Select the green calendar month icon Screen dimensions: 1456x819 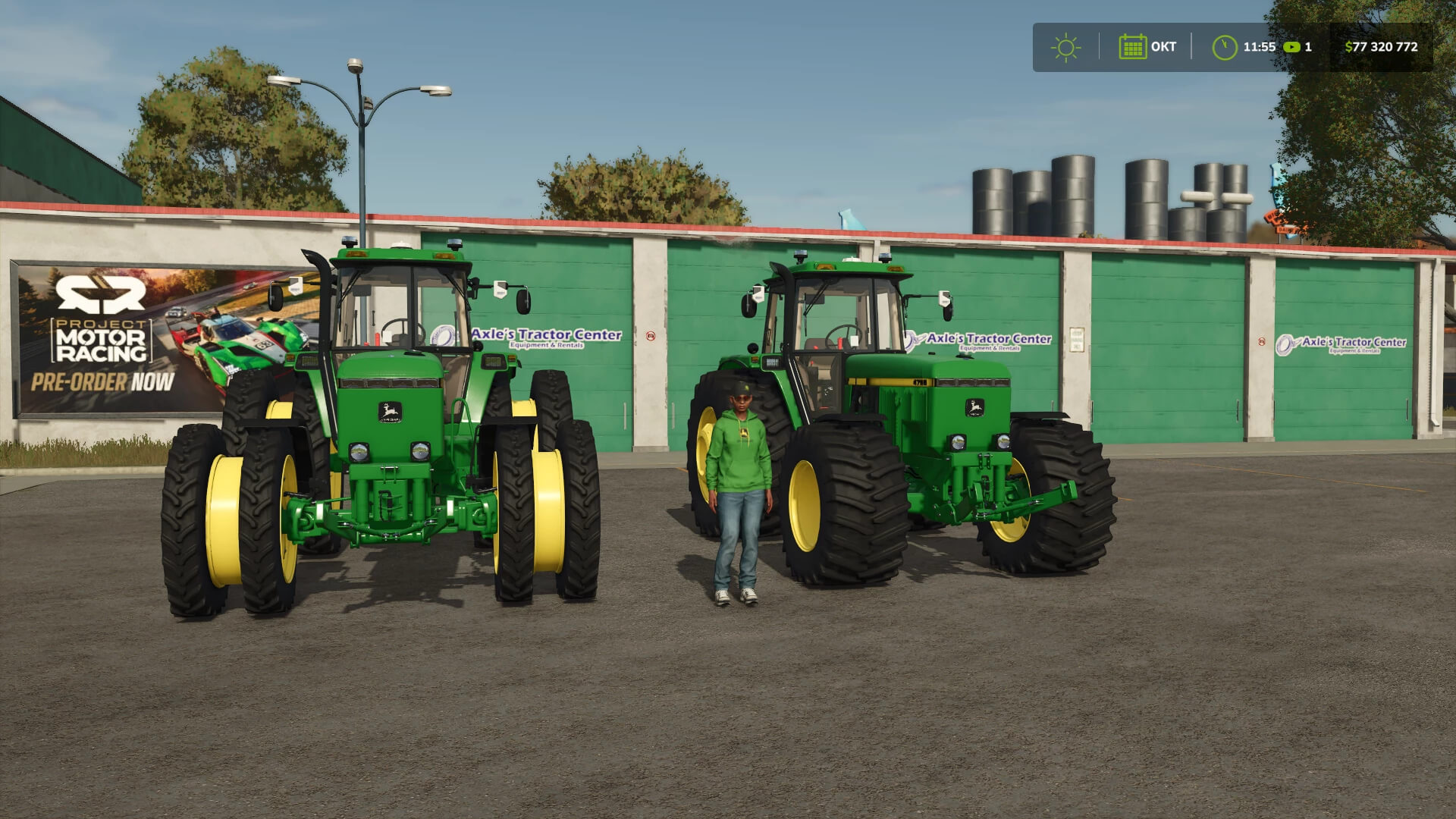tap(1132, 47)
